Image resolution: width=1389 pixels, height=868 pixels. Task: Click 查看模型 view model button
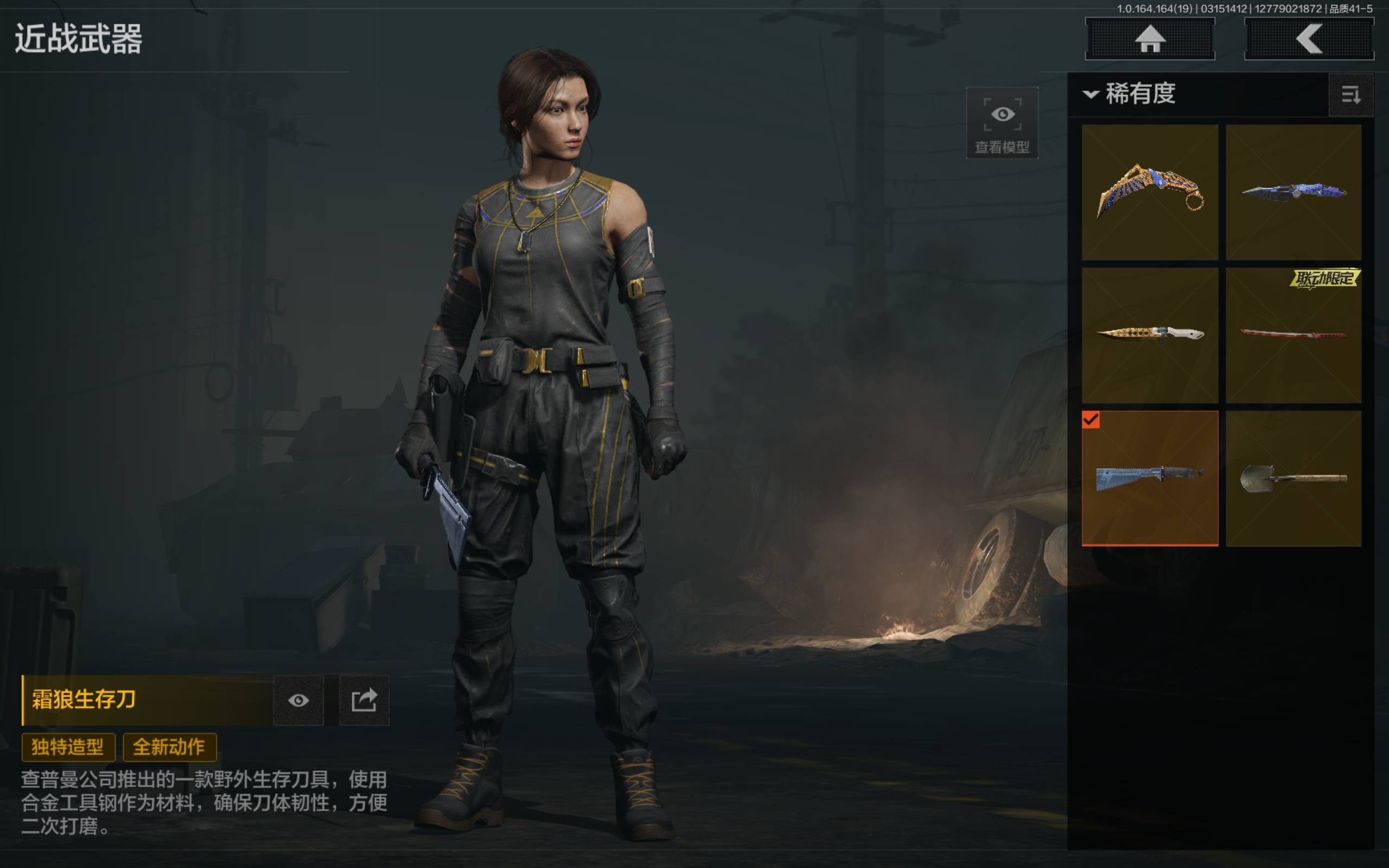coord(1002,123)
